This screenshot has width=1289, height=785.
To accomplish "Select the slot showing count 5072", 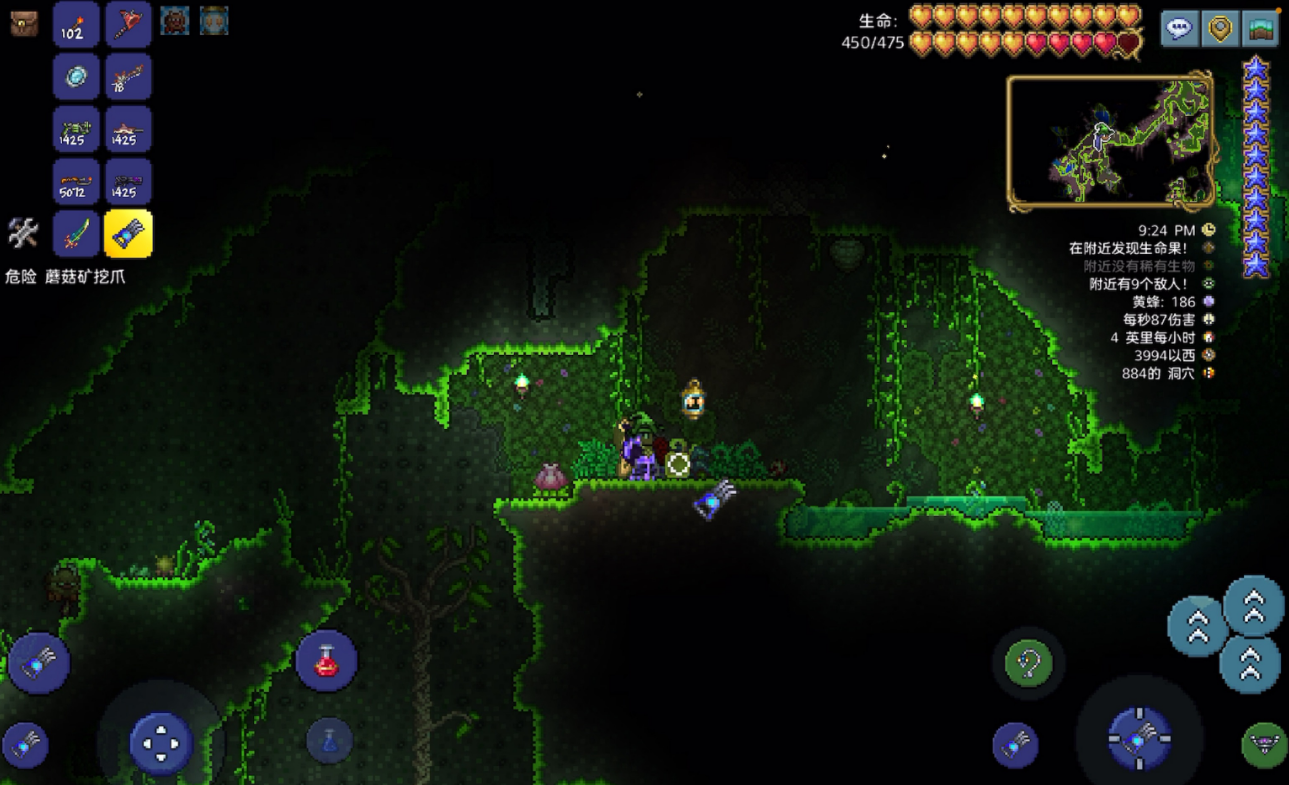I will coord(76,182).
